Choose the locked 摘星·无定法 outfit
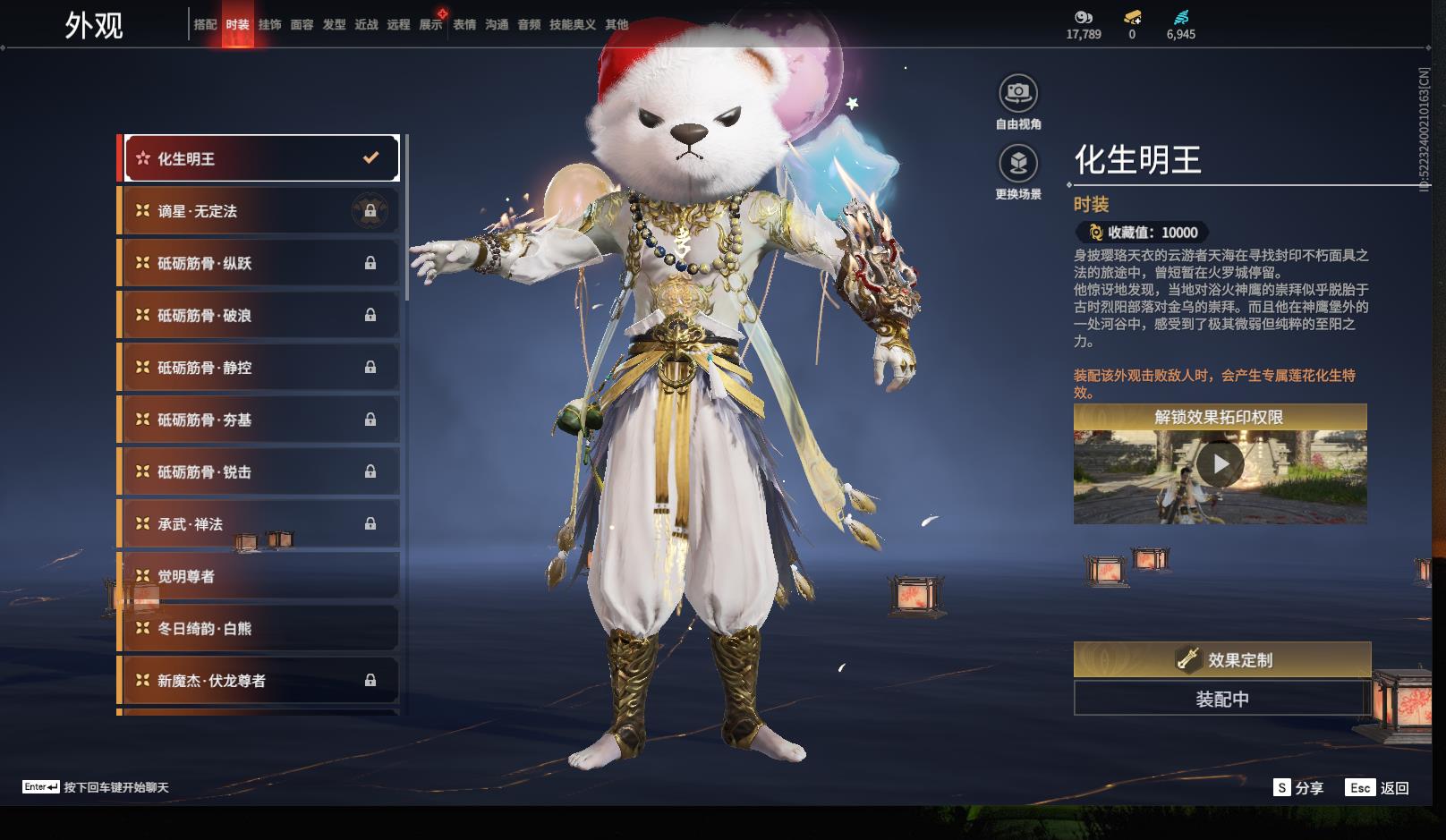The height and width of the screenshot is (840, 1446). pyautogui.click(x=260, y=211)
